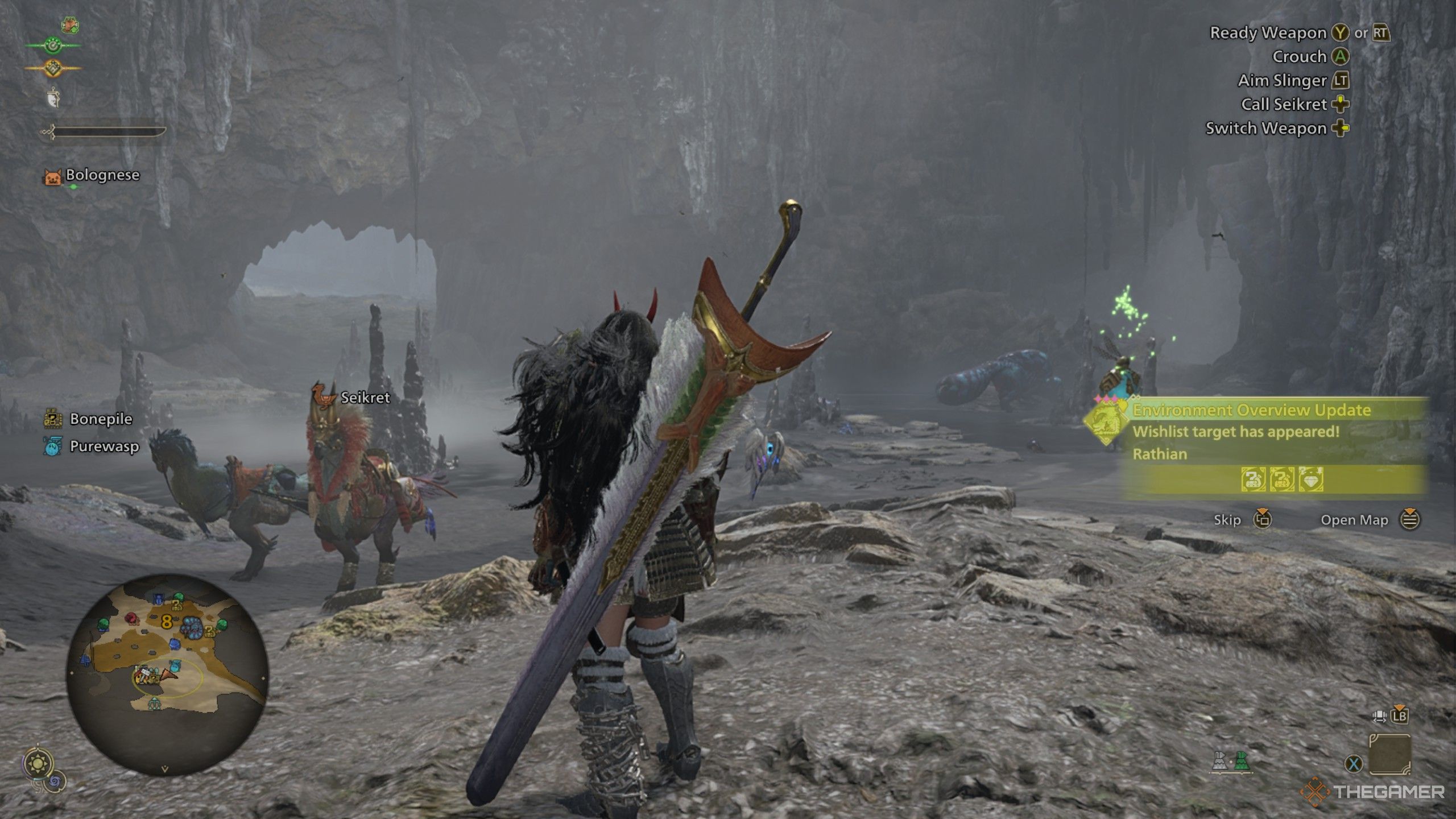Select the Bonepile gathering point icon
Image resolution: width=1456 pixels, height=819 pixels.
54,419
